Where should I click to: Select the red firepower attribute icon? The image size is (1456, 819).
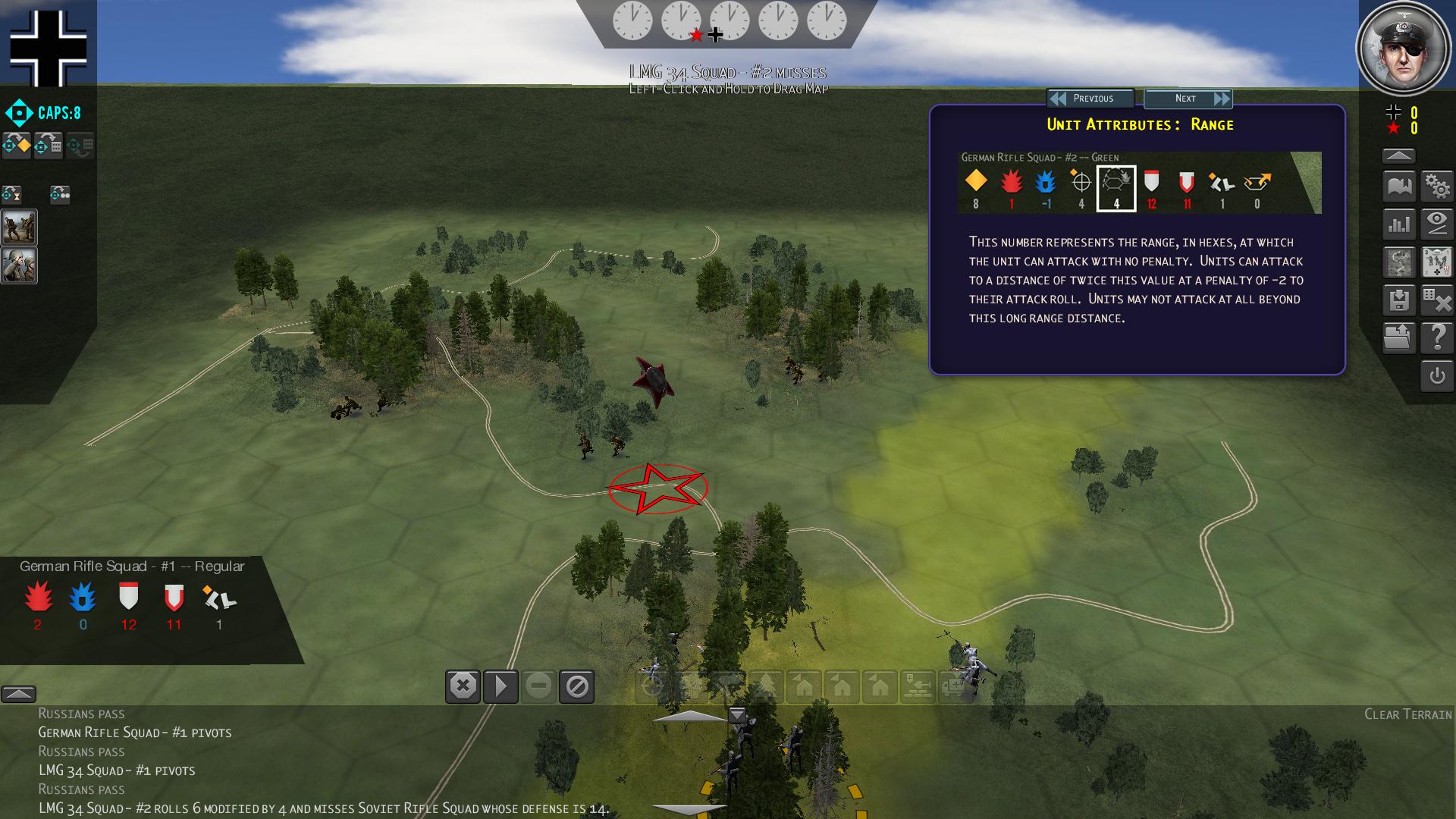pyautogui.click(x=1011, y=182)
